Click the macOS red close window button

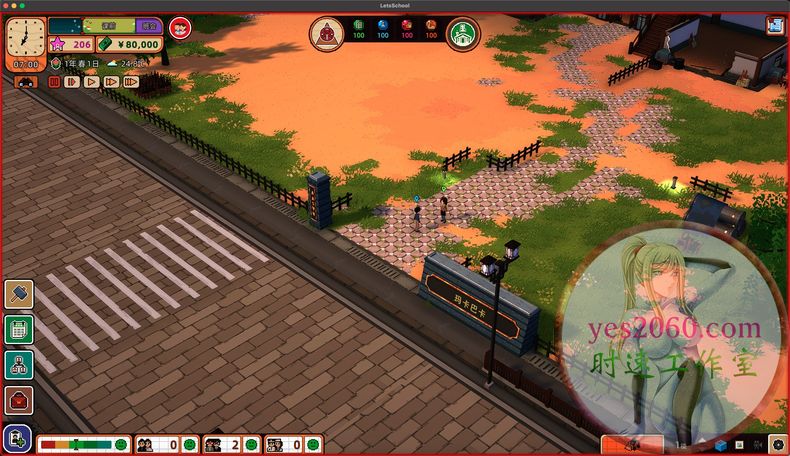point(8,6)
